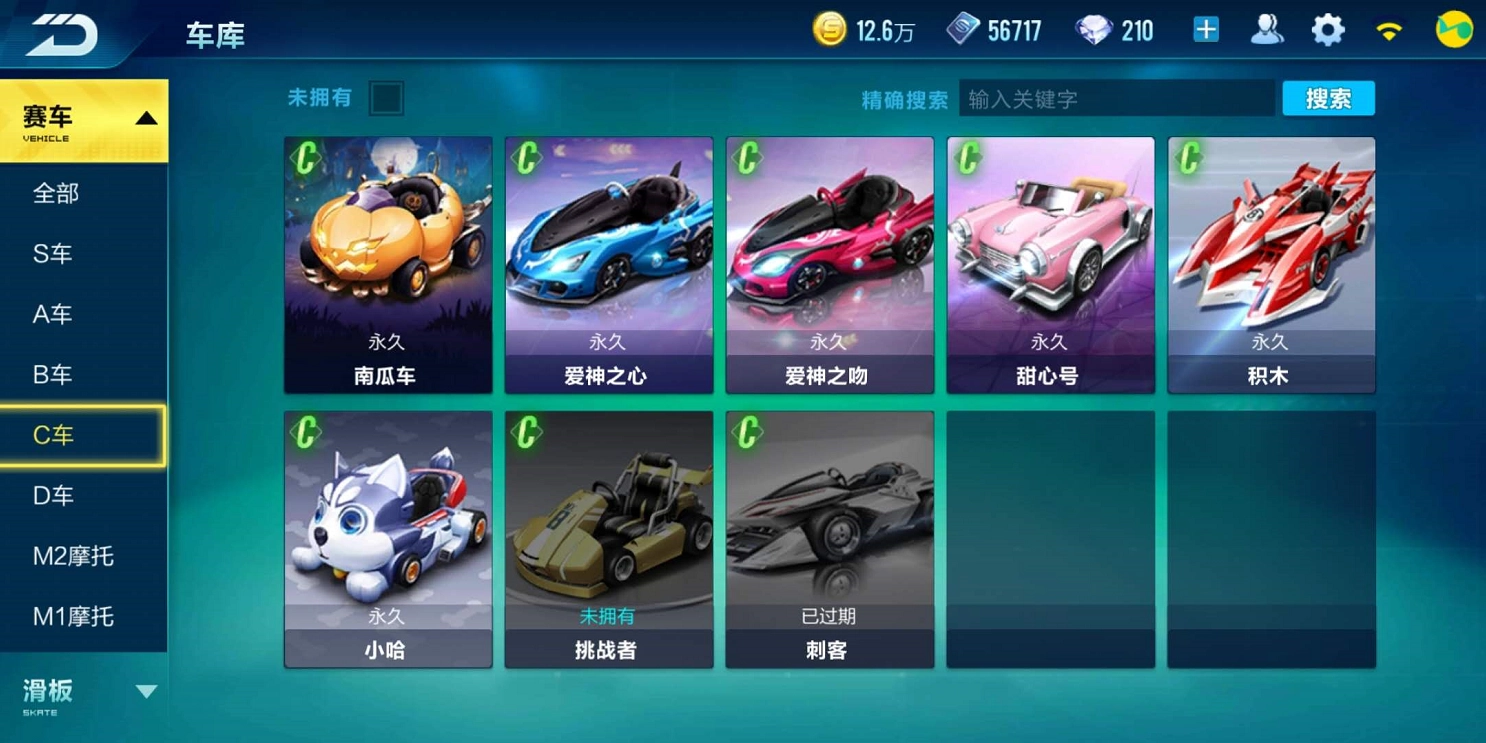Image resolution: width=1486 pixels, height=743 pixels.
Task: Show the B车 vehicle list
Action: pyautogui.click(x=53, y=375)
